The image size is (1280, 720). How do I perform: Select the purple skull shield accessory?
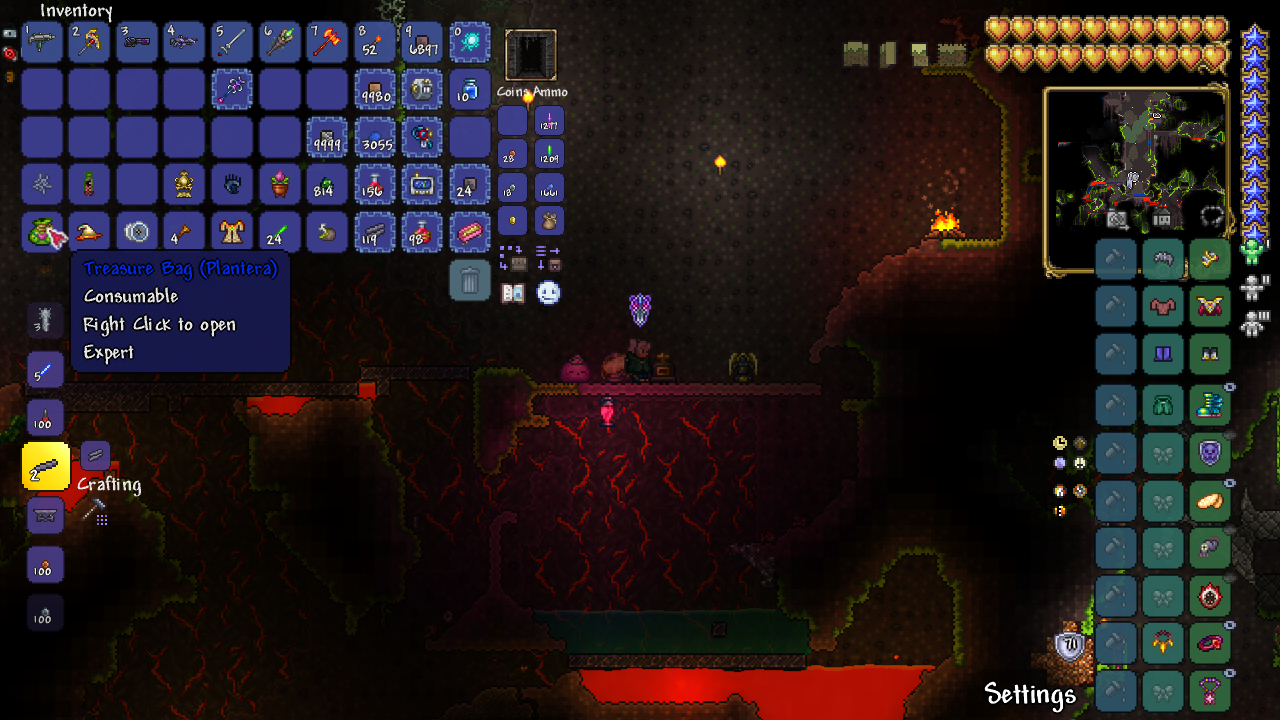click(x=1210, y=453)
